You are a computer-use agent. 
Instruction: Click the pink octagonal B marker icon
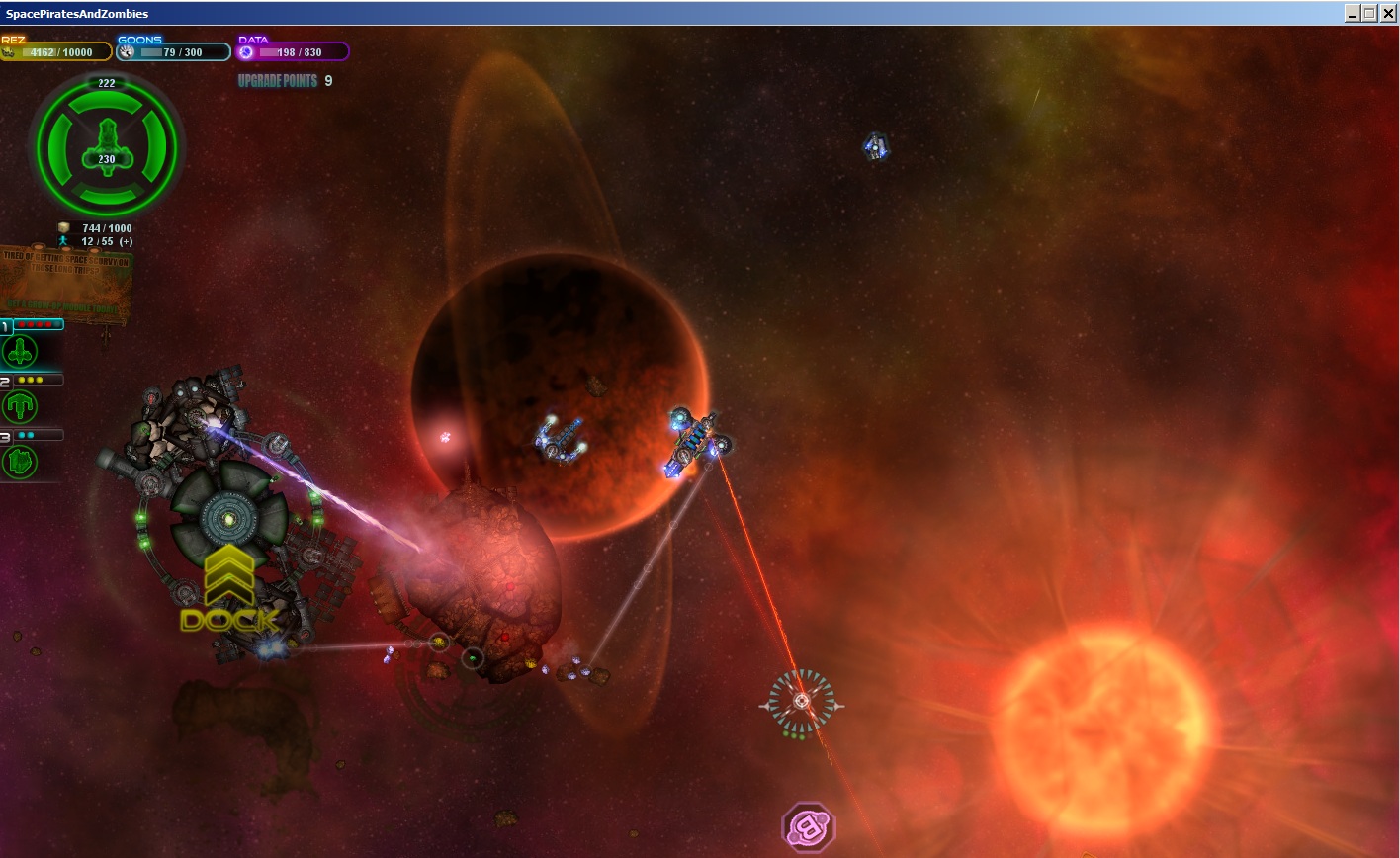(x=809, y=828)
